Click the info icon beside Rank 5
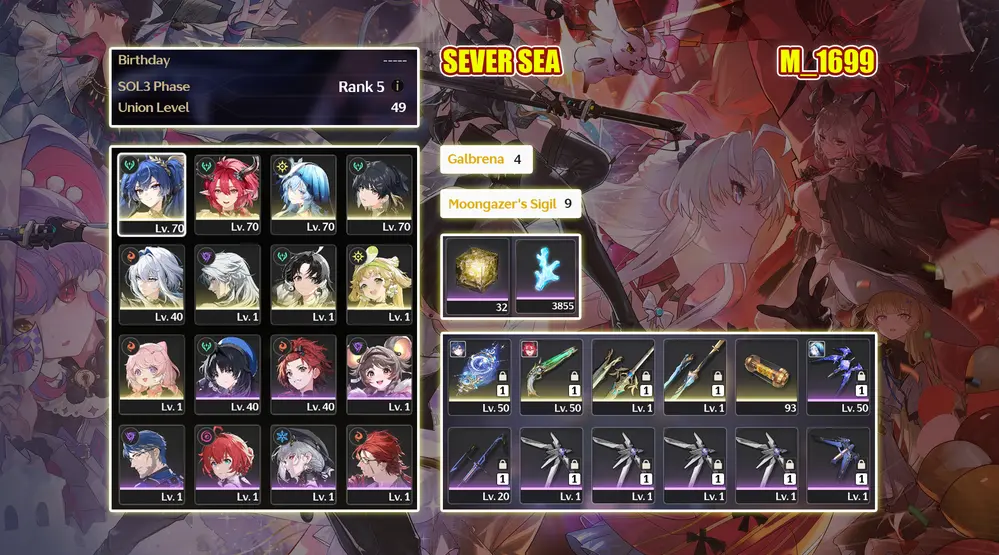The height and width of the screenshot is (555, 999). coord(398,87)
